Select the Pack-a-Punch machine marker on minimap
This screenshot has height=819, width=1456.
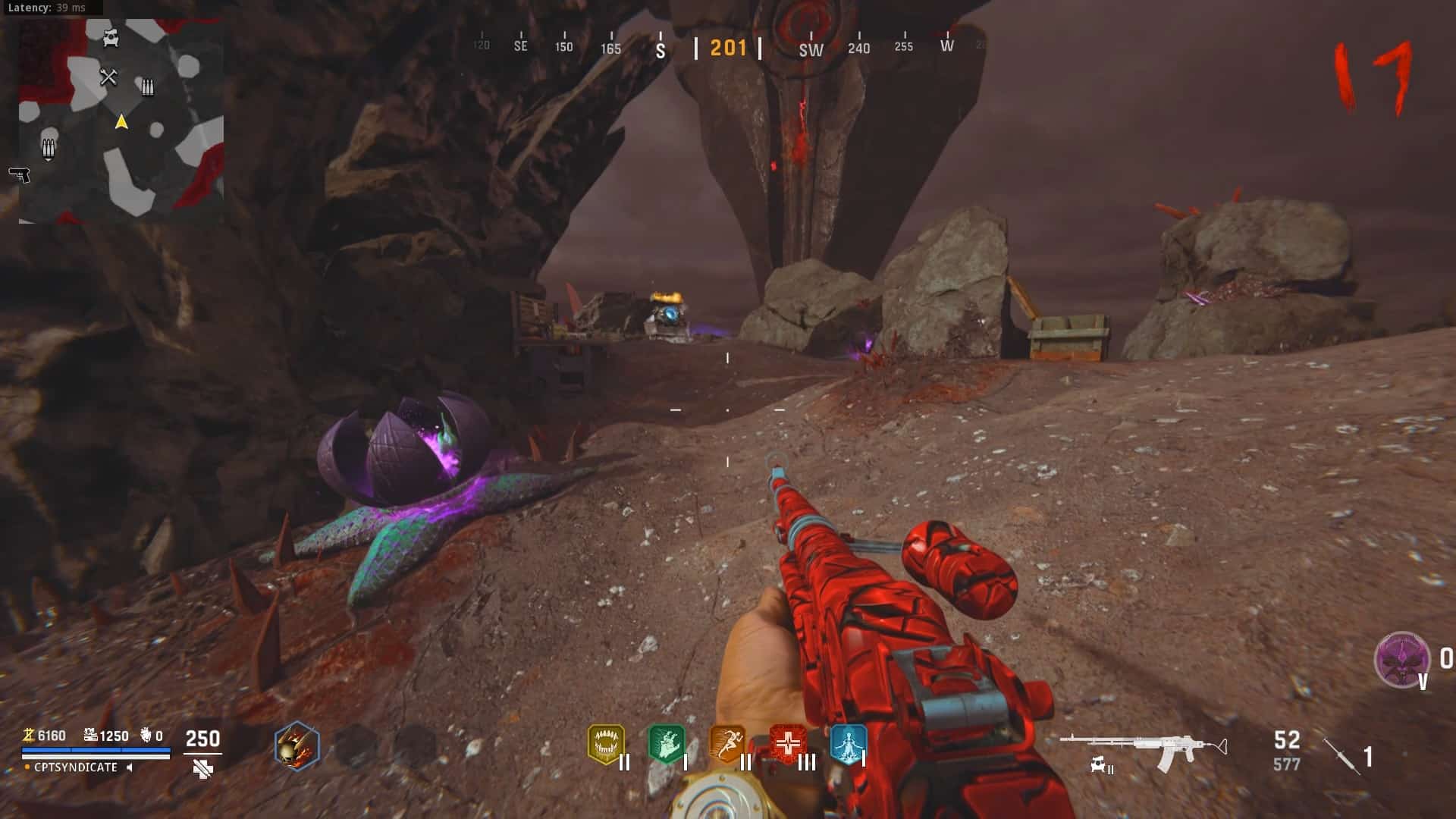(x=111, y=37)
